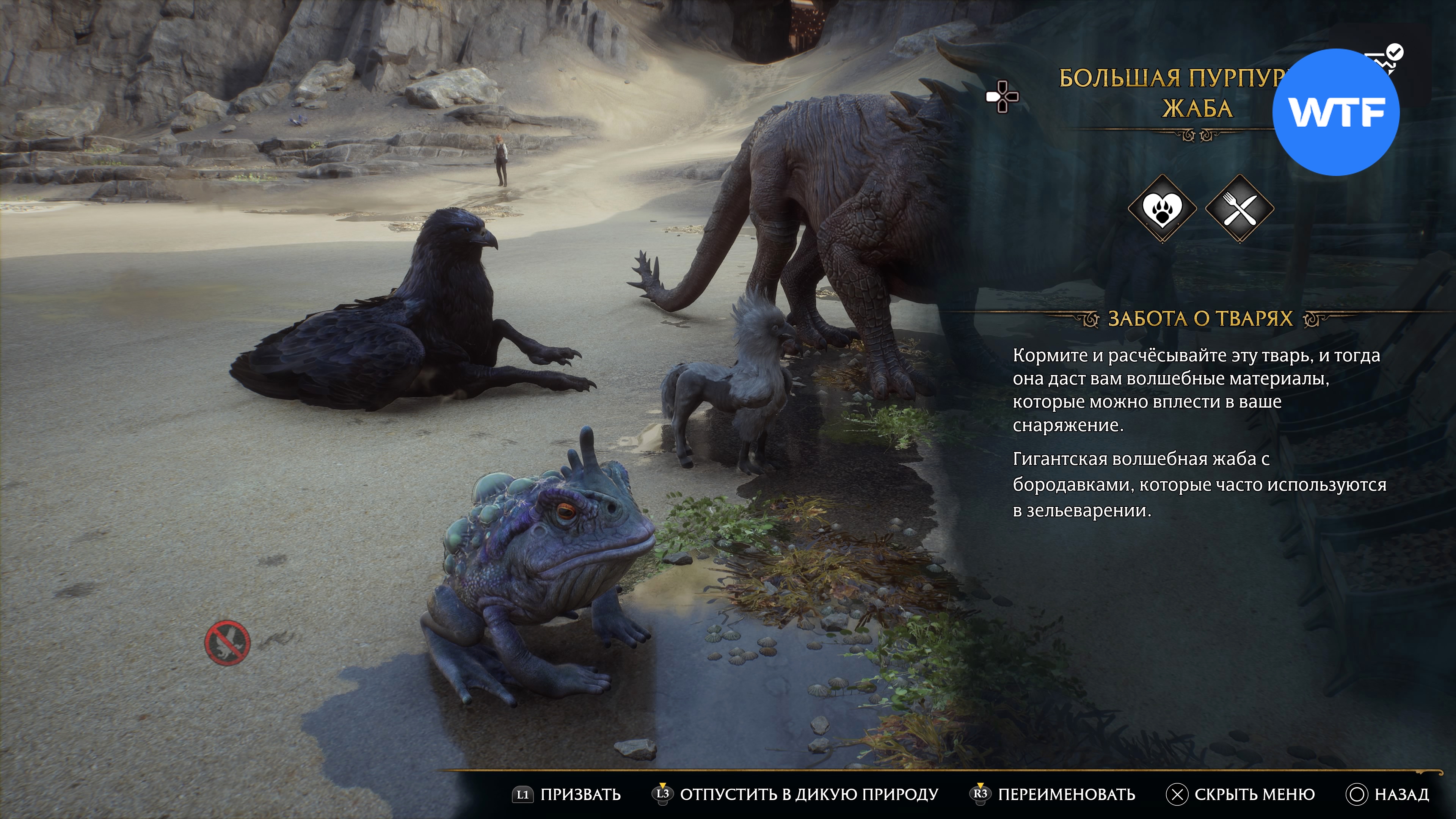Go back using the Назад option

click(x=1388, y=794)
